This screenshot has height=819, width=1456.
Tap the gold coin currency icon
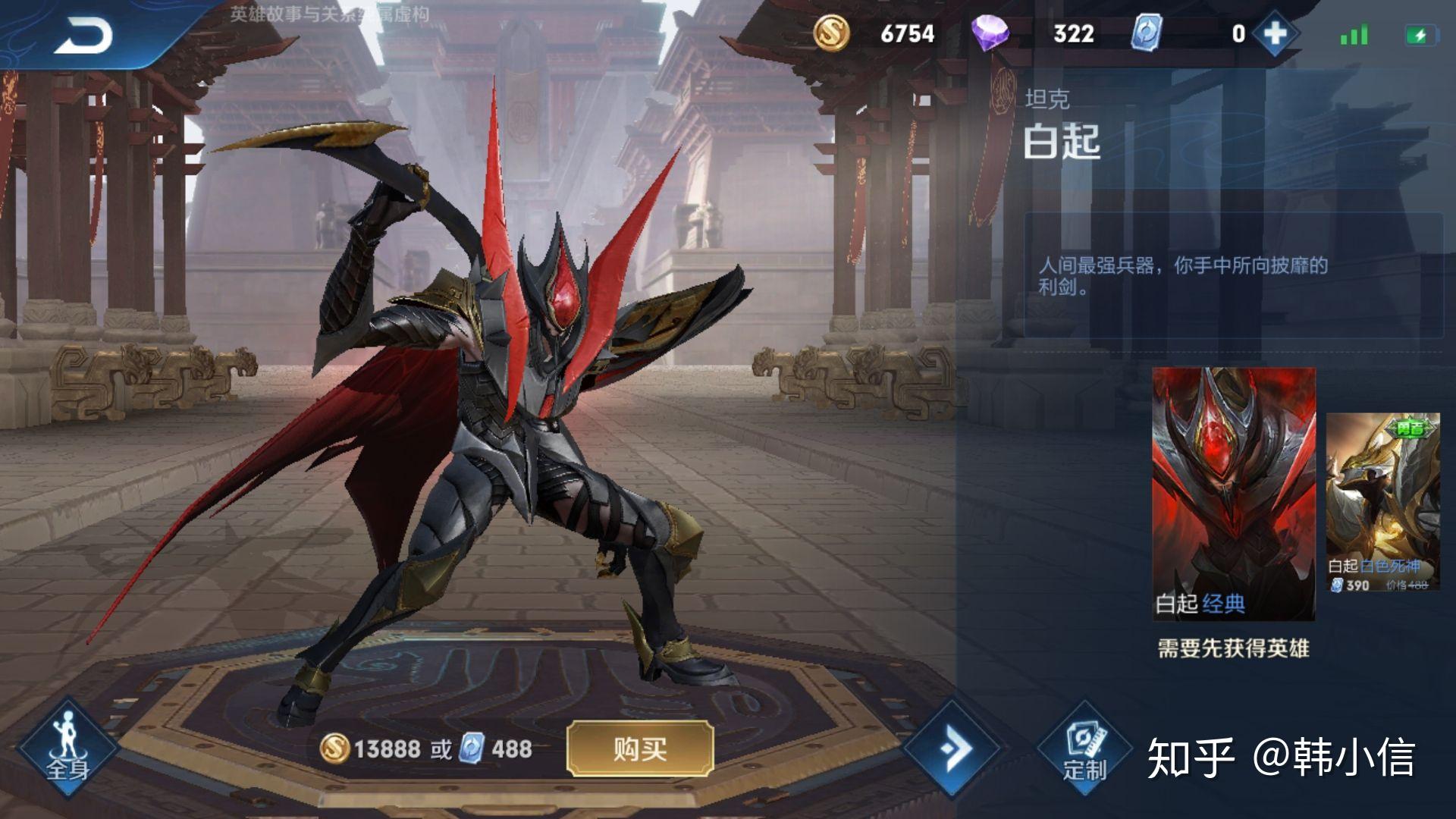coord(831,33)
